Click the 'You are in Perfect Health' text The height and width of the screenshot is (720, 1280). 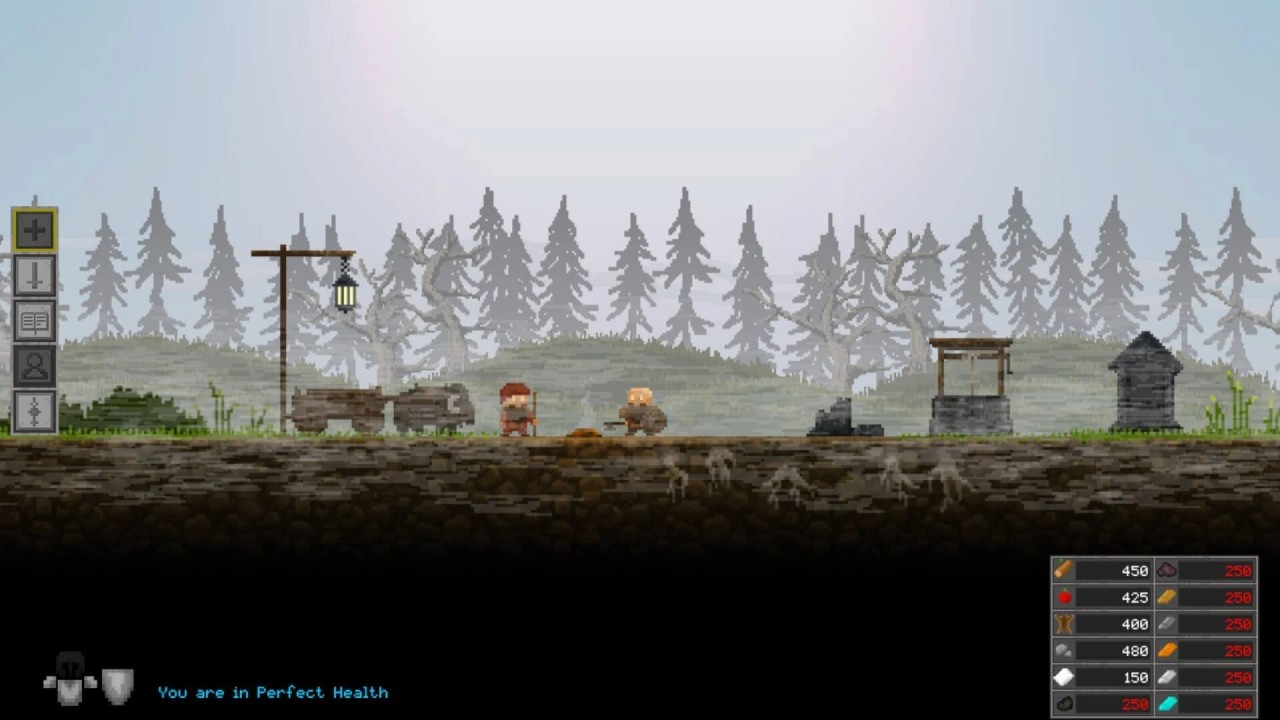pyautogui.click(x=274, y=691)
